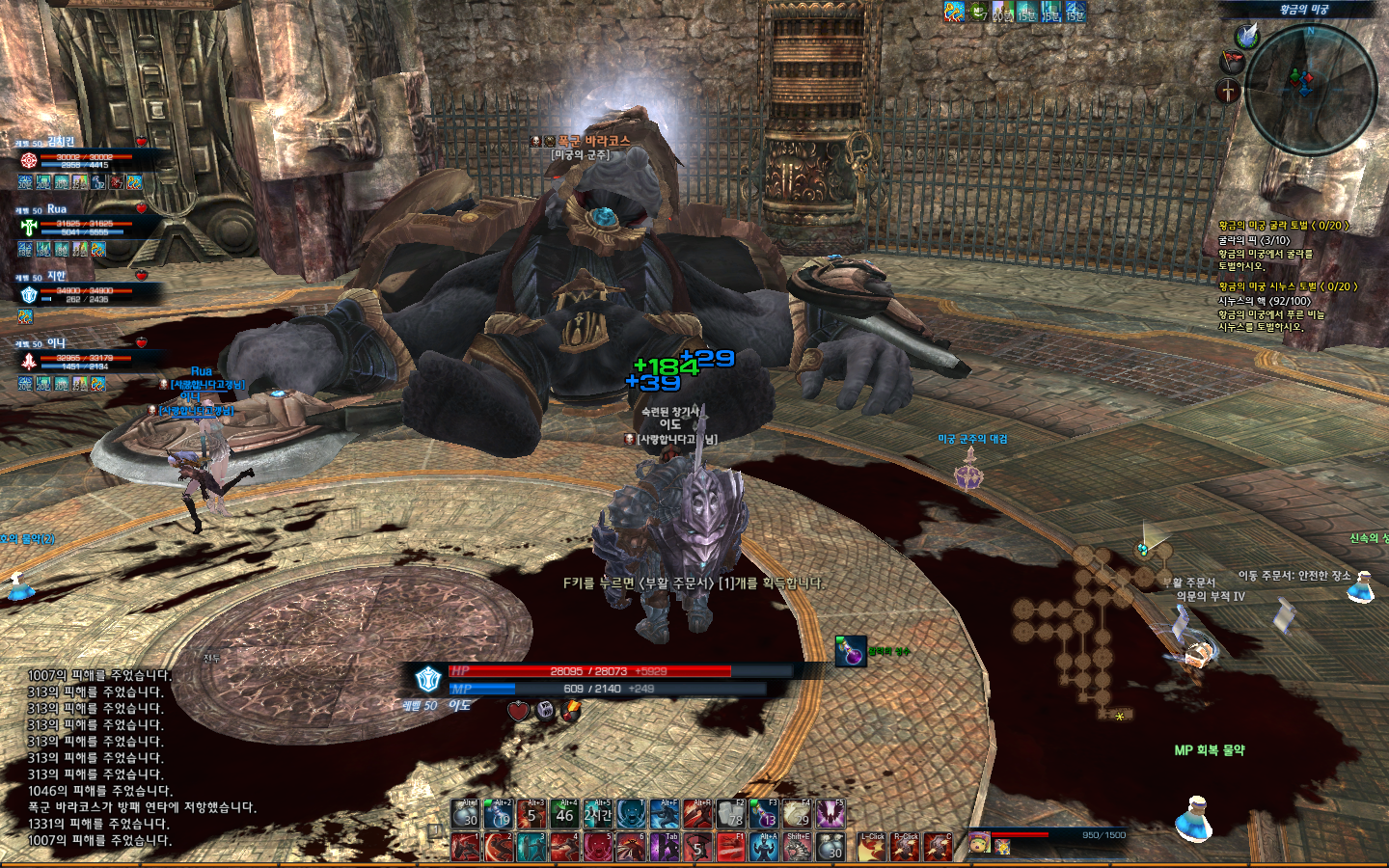
Task: Select the 황금의 미궁 굴라 토벌 quest tracker entry
Action: click(1283, 226)
